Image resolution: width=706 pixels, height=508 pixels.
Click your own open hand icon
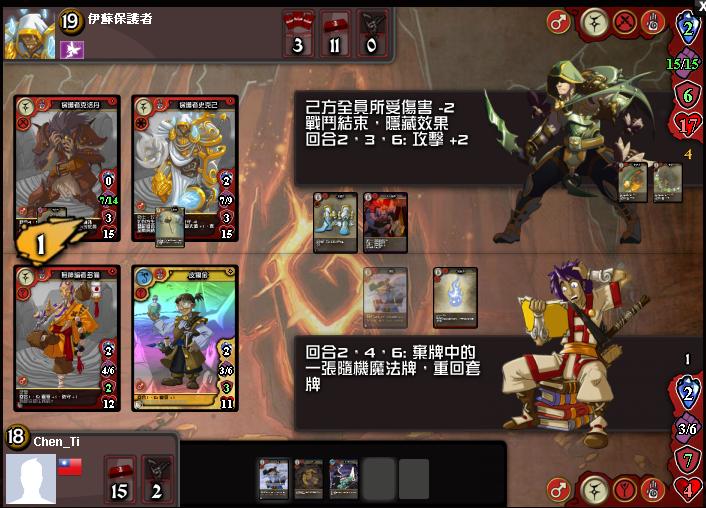click(653, 490)
